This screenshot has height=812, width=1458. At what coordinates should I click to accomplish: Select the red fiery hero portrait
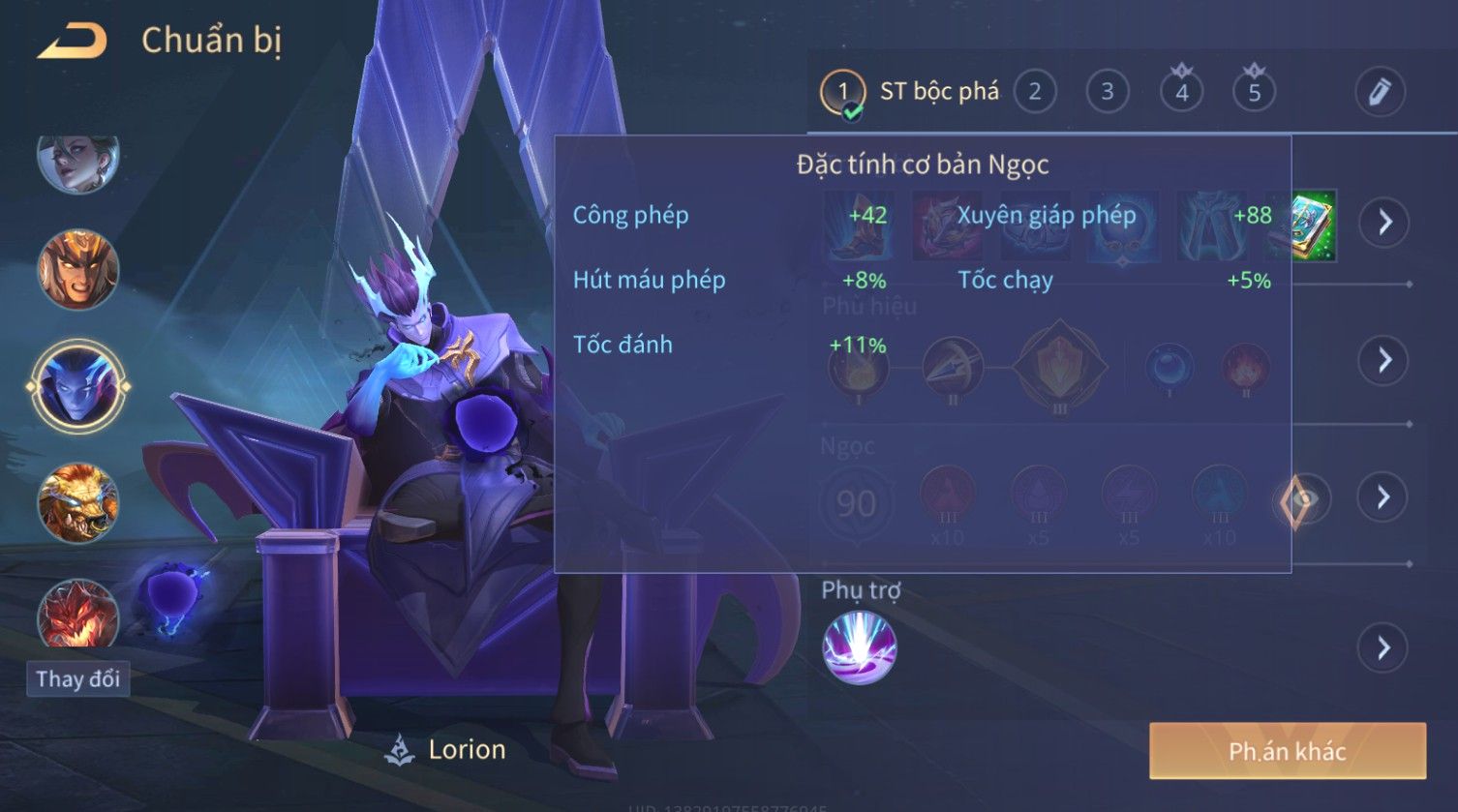[x=77, y=613]
